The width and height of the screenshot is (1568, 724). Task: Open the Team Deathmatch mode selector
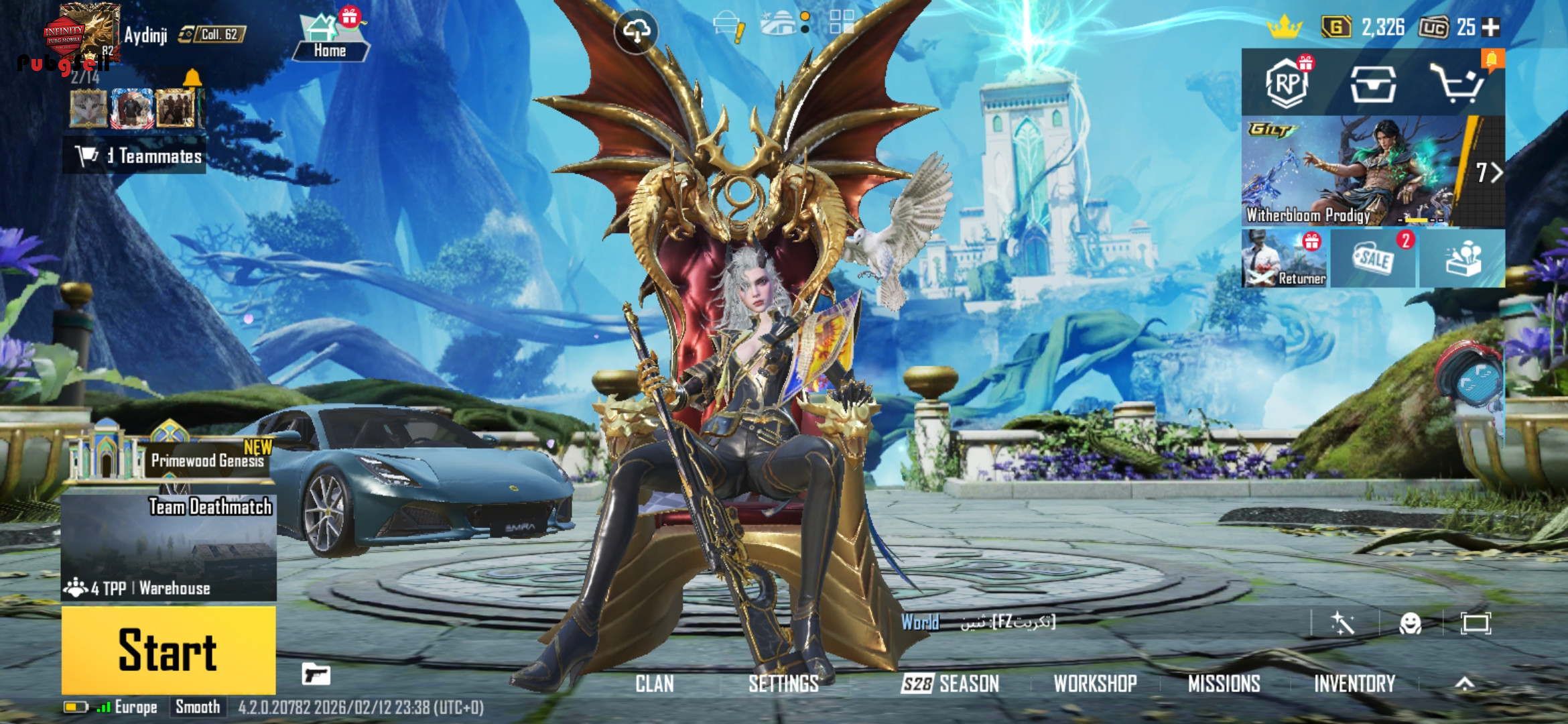(168, 546)
